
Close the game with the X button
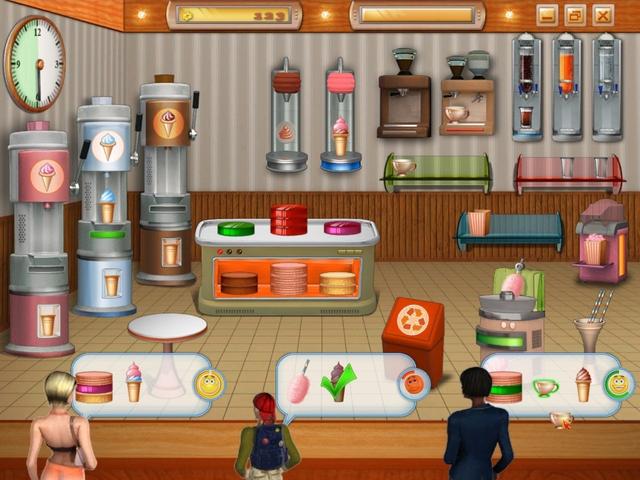pos(602,15)
